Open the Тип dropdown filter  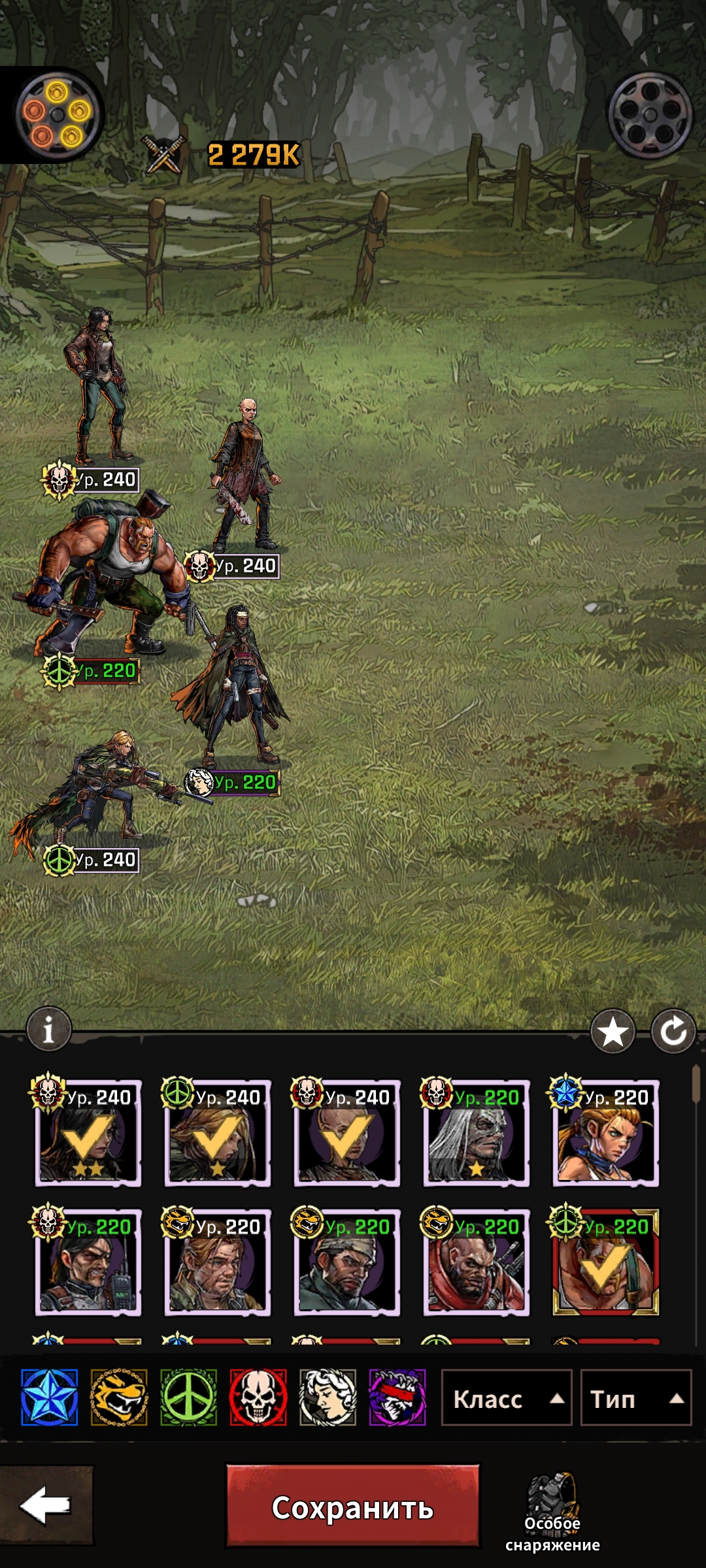click(635, 1399)
